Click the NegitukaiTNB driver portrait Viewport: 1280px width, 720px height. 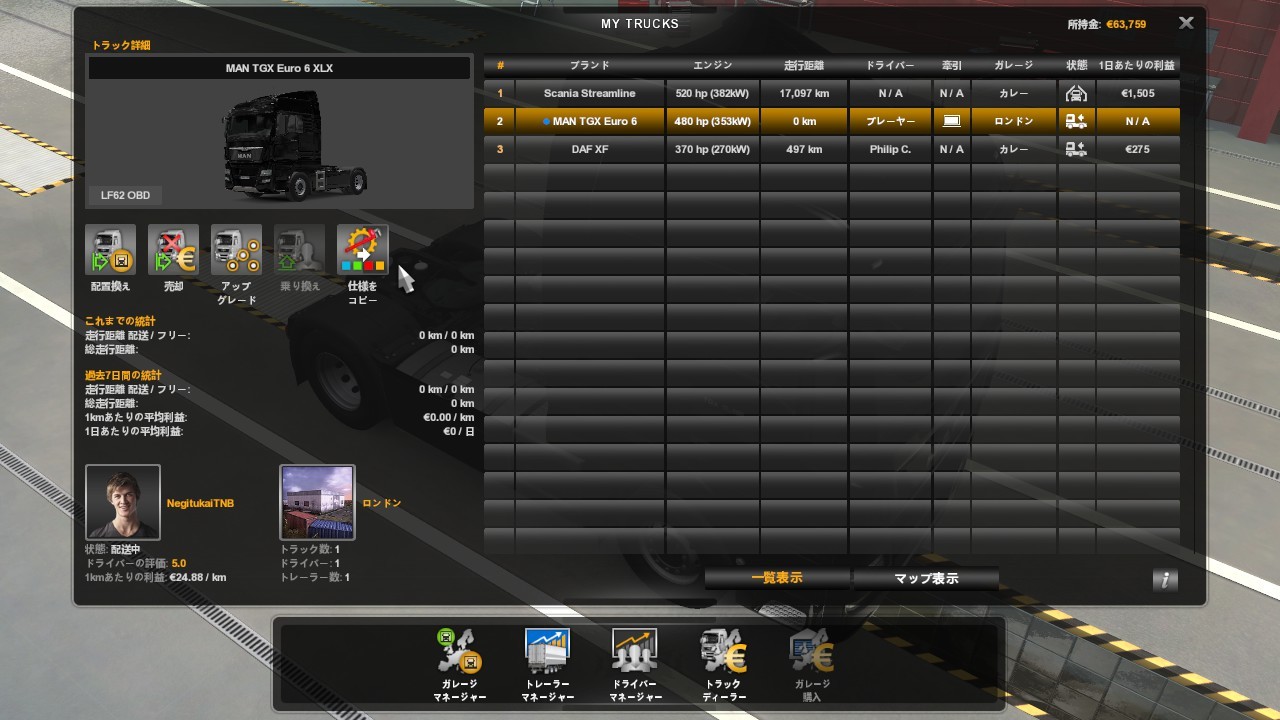pos(123,502)
